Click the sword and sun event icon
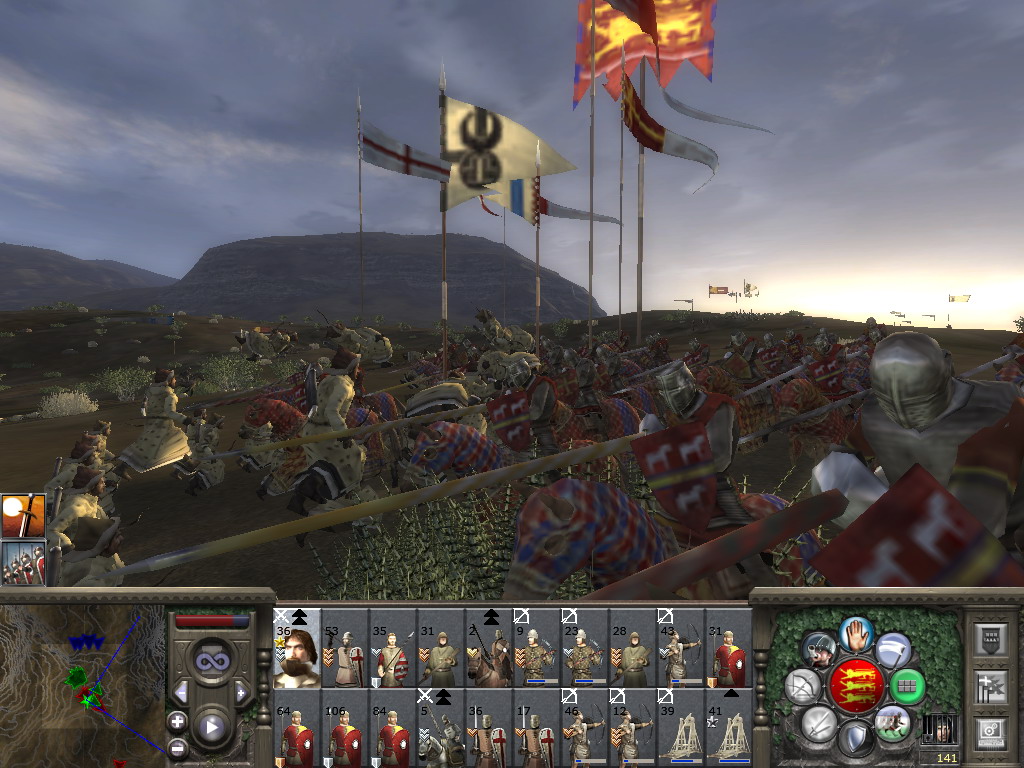 (22, 516)
